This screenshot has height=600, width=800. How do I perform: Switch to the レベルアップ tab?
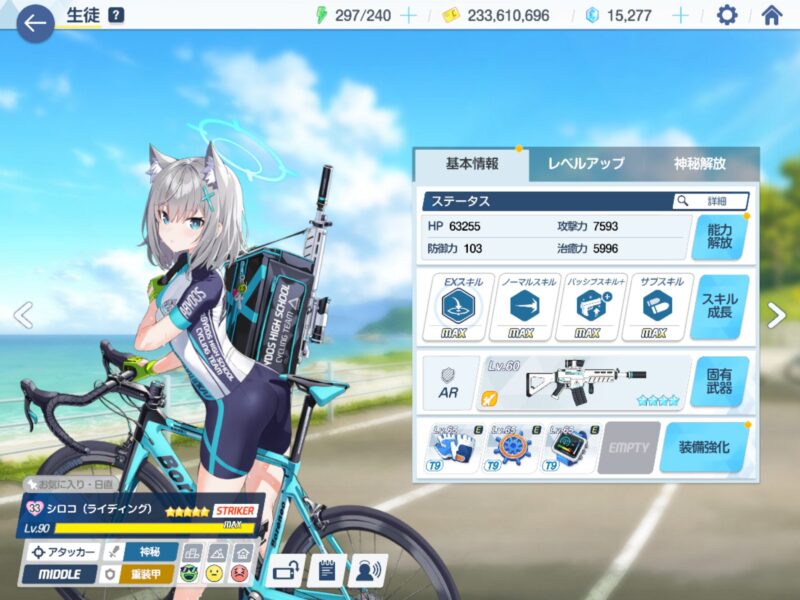pos(586,163)
